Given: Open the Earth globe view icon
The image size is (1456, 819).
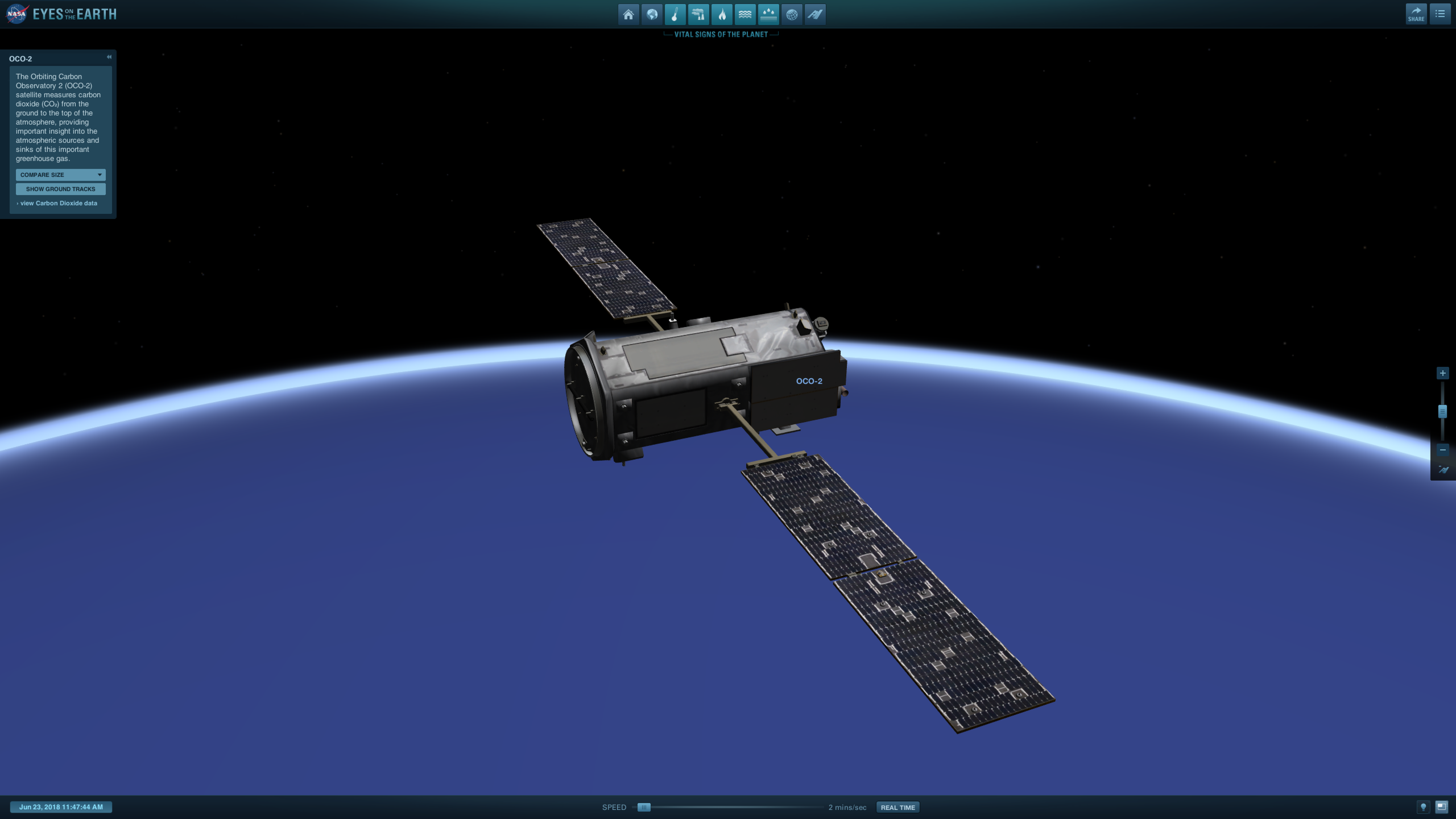Looking at the screenshot, I should point(652,15).
